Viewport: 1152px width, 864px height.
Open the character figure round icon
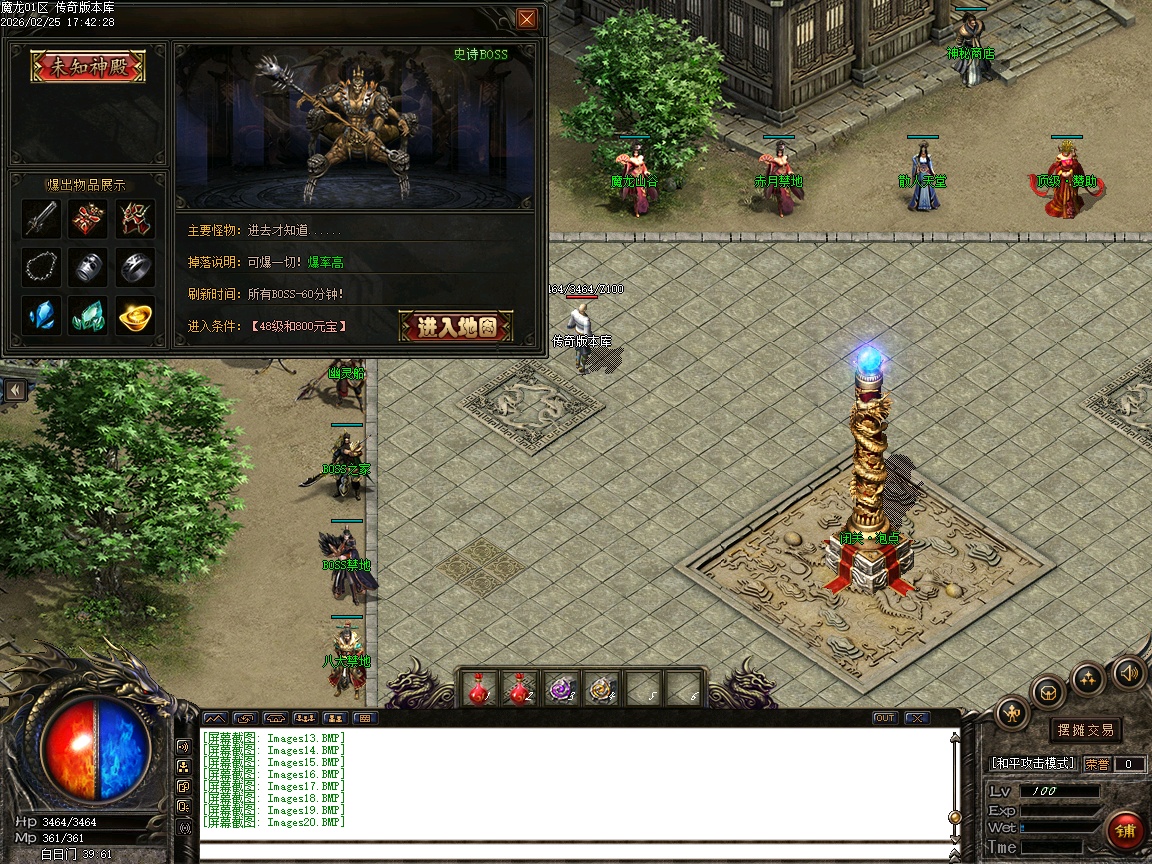1013,713
